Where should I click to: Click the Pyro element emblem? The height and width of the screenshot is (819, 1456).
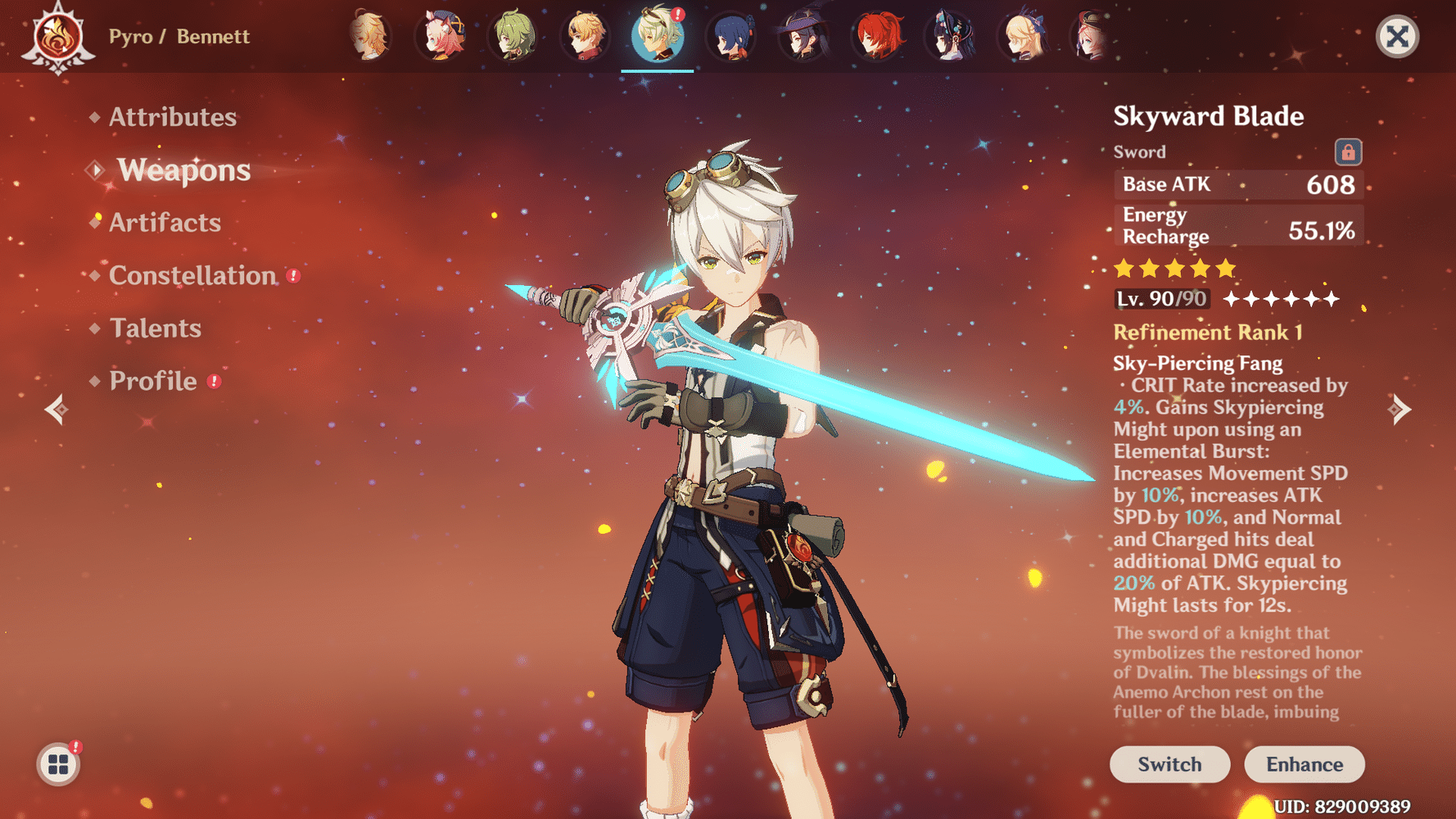click(58, 38)
